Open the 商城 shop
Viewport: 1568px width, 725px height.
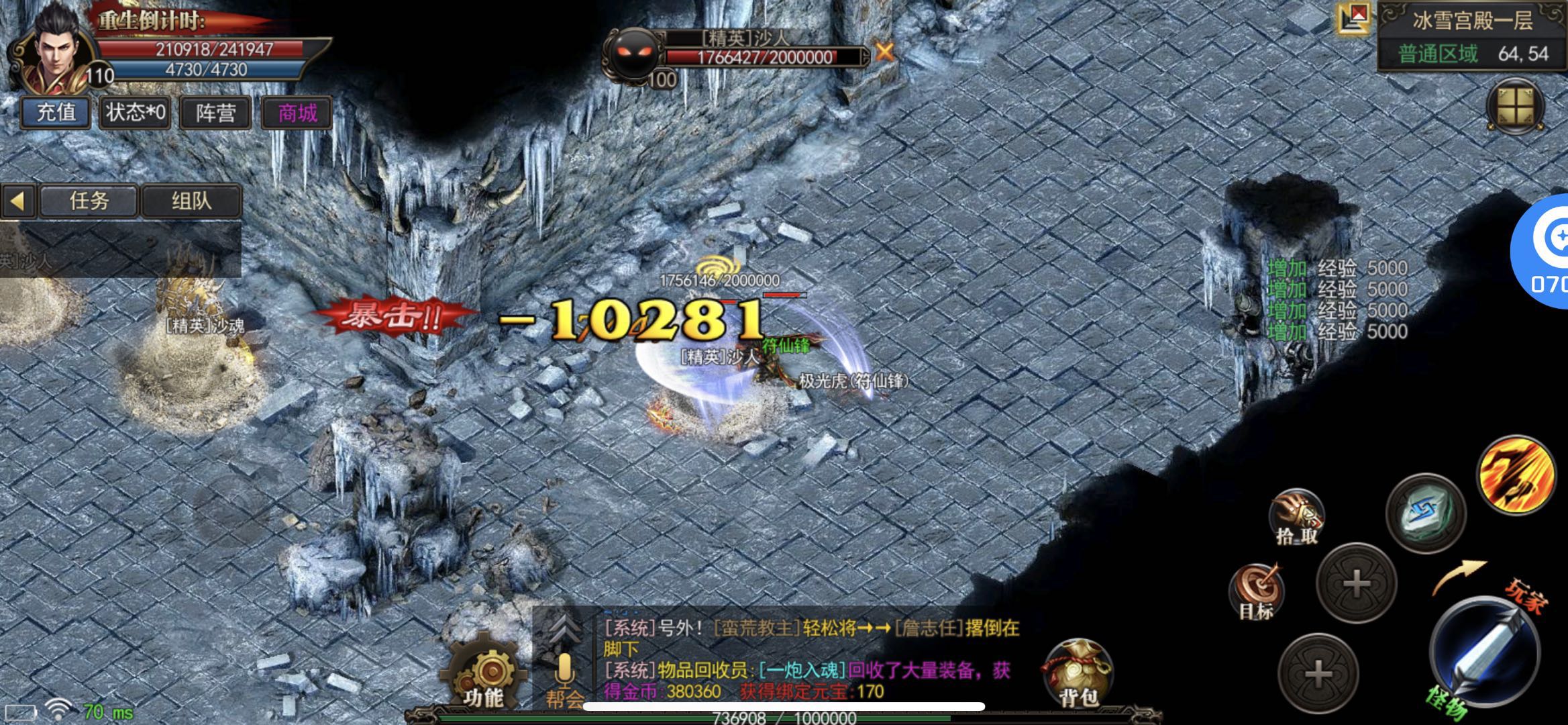[x=297, y=112]
